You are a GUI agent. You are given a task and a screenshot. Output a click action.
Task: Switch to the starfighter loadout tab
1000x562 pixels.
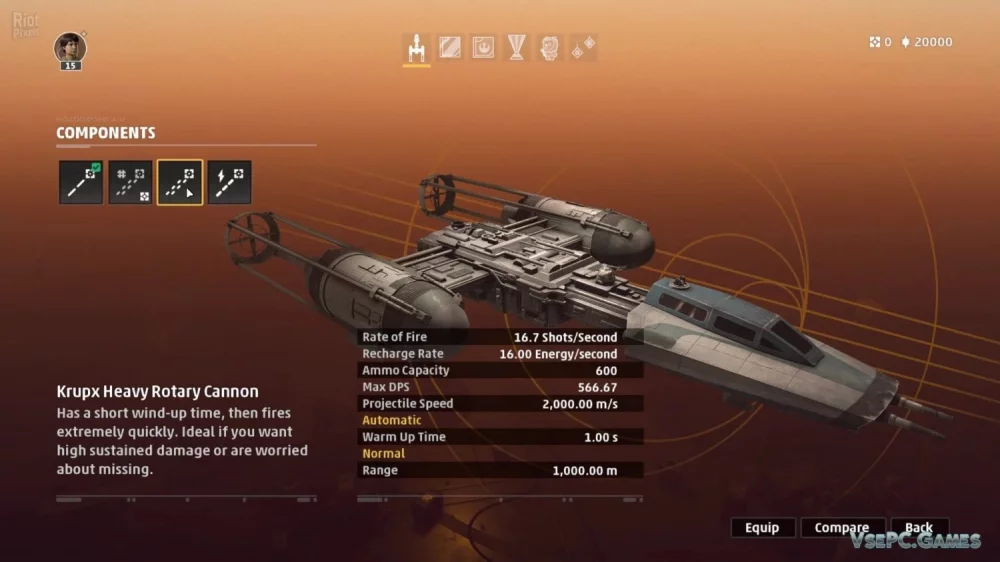(416, 47)
